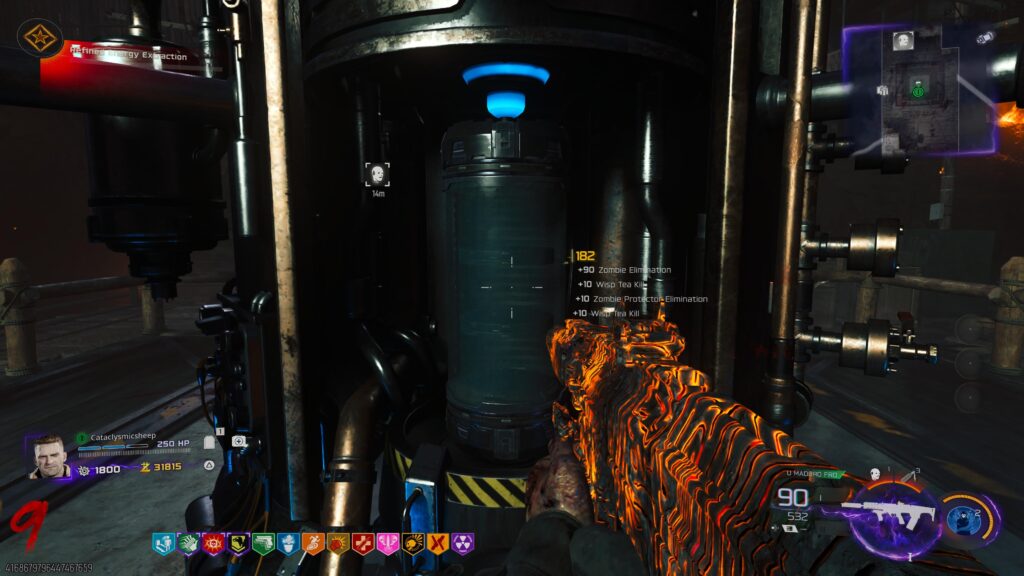Viewport: 1024px width, 576px height.
Task: Choose the purple-bordered green hand perk icon
Action: [188, 543]
